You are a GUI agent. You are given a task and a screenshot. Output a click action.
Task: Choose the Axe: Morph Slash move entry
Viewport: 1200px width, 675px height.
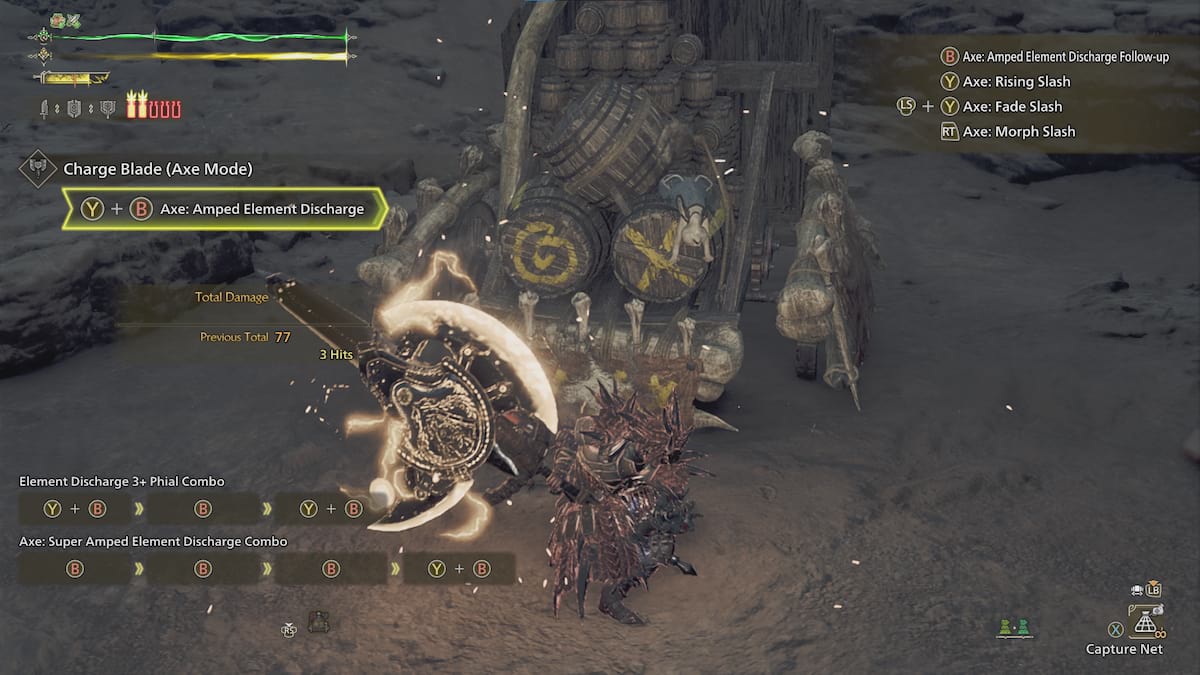click(1018, 131)
